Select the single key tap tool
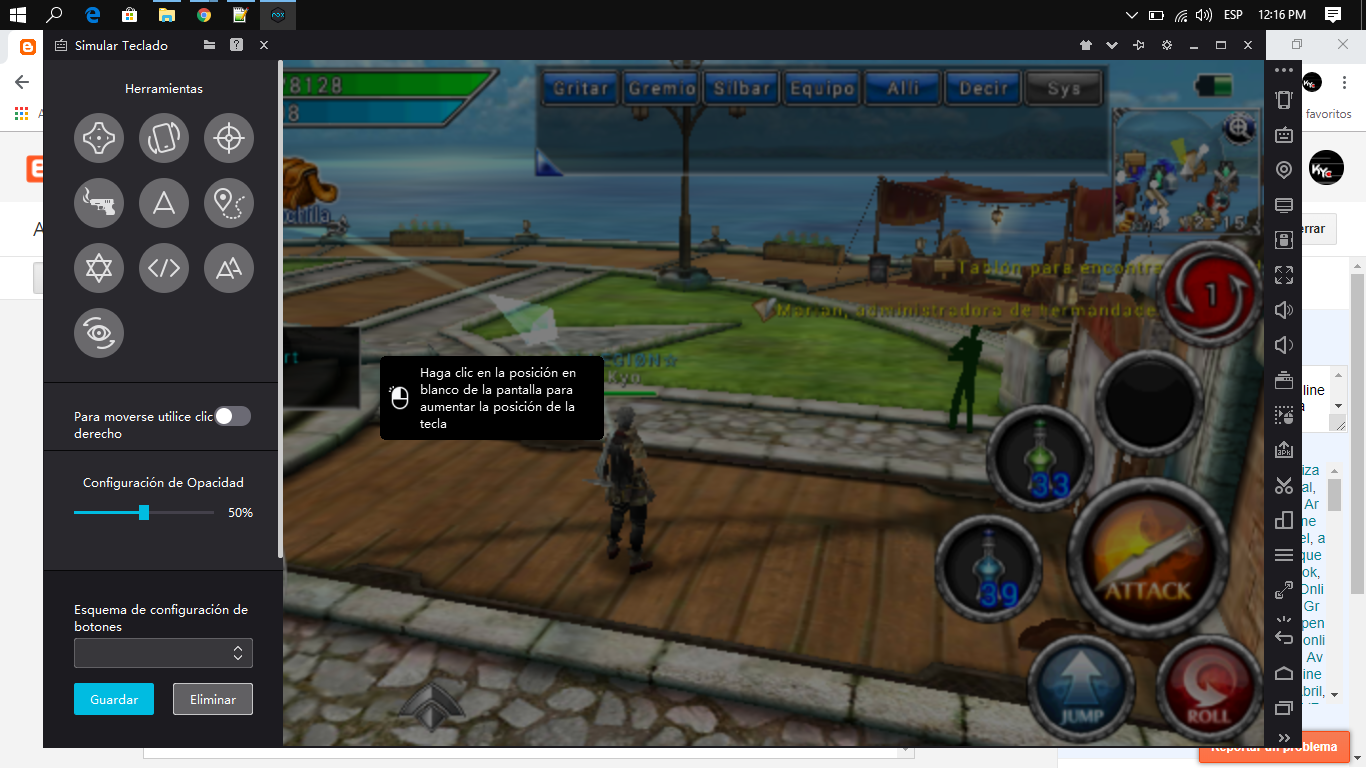Image resolution: width=1366 pixels, height=768 pixels. click(x=163, y=203)
